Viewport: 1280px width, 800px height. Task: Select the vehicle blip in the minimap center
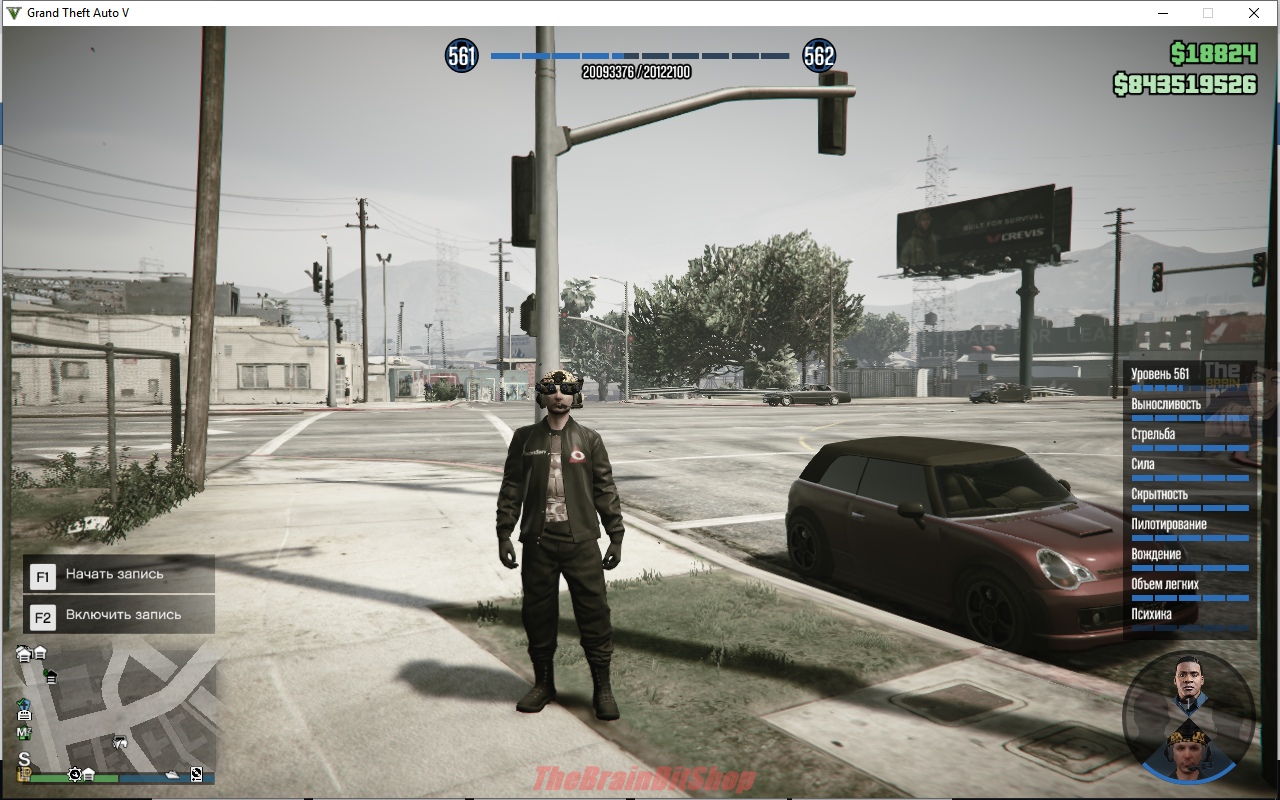(x=120, y=742)
